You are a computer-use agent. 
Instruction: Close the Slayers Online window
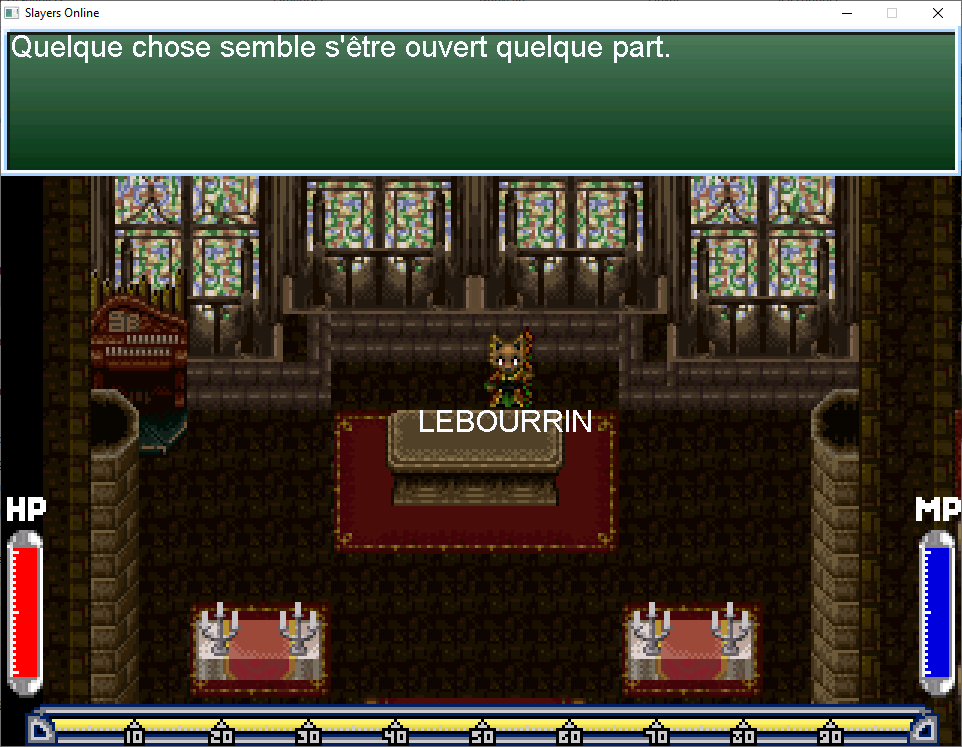click(x=937, y=13)
